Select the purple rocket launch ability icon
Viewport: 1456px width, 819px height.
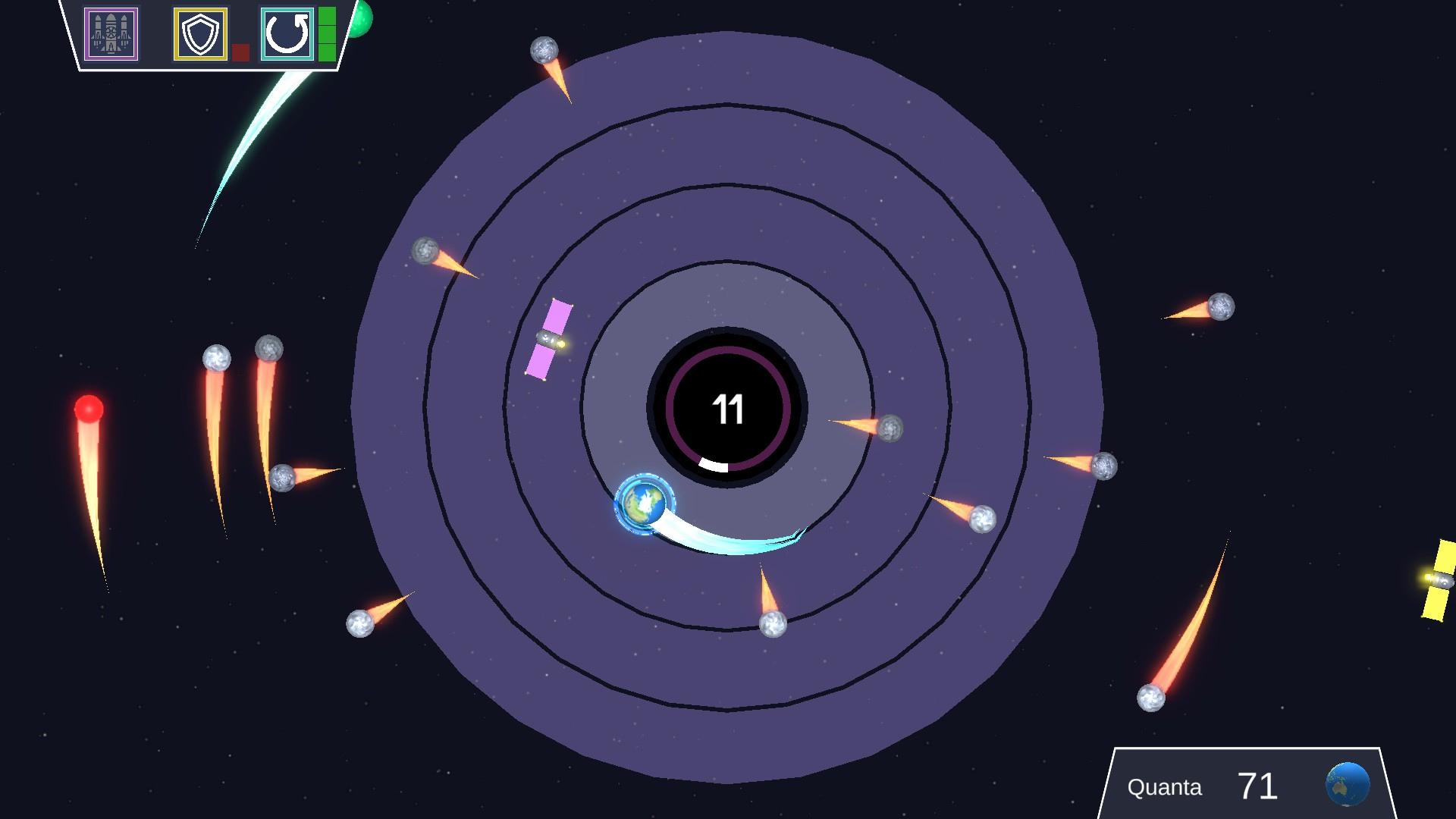111,35
